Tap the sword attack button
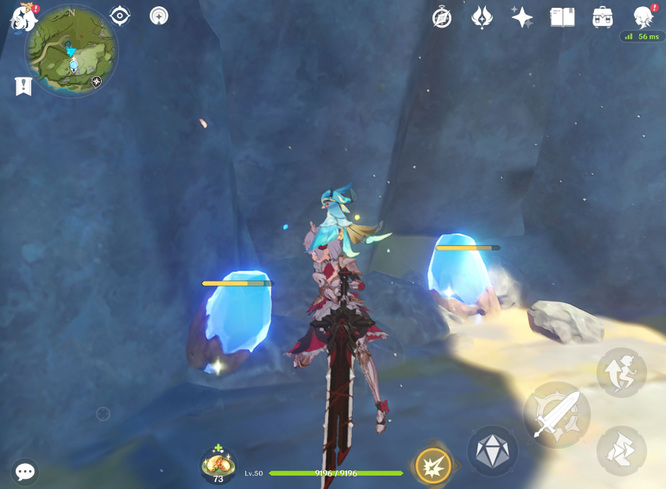Screen dimensions: 666x489 [x=556, y=414]
